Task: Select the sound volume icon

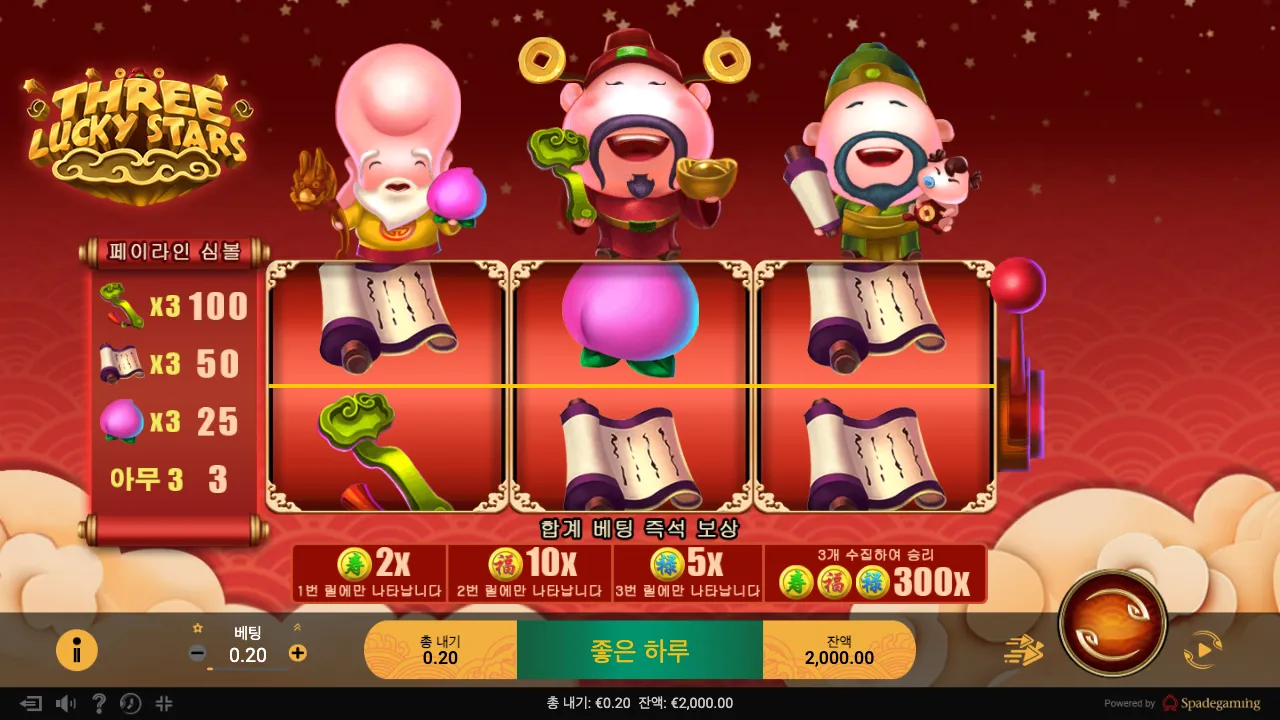Action: click(x=66, y=703)
